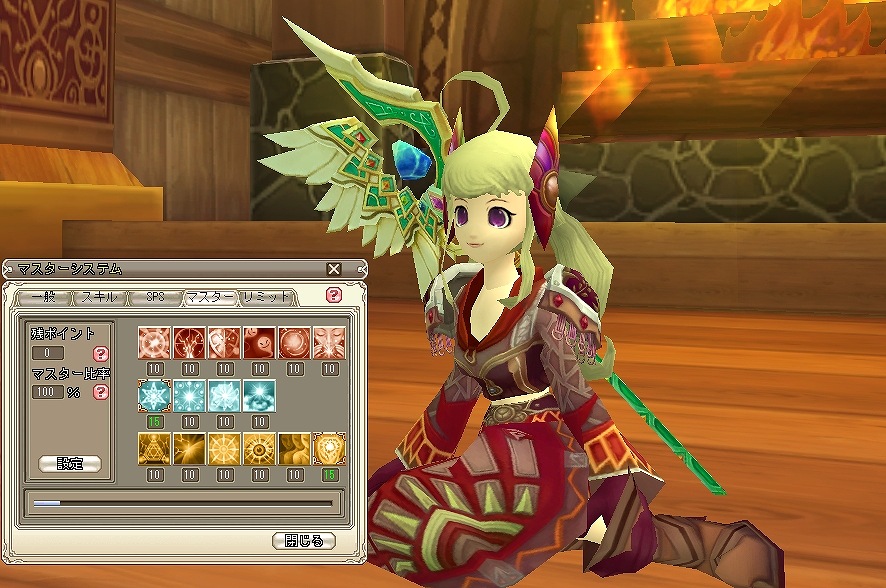Switch to the 一般 tab
886x588 pixels.
point(43,297)
